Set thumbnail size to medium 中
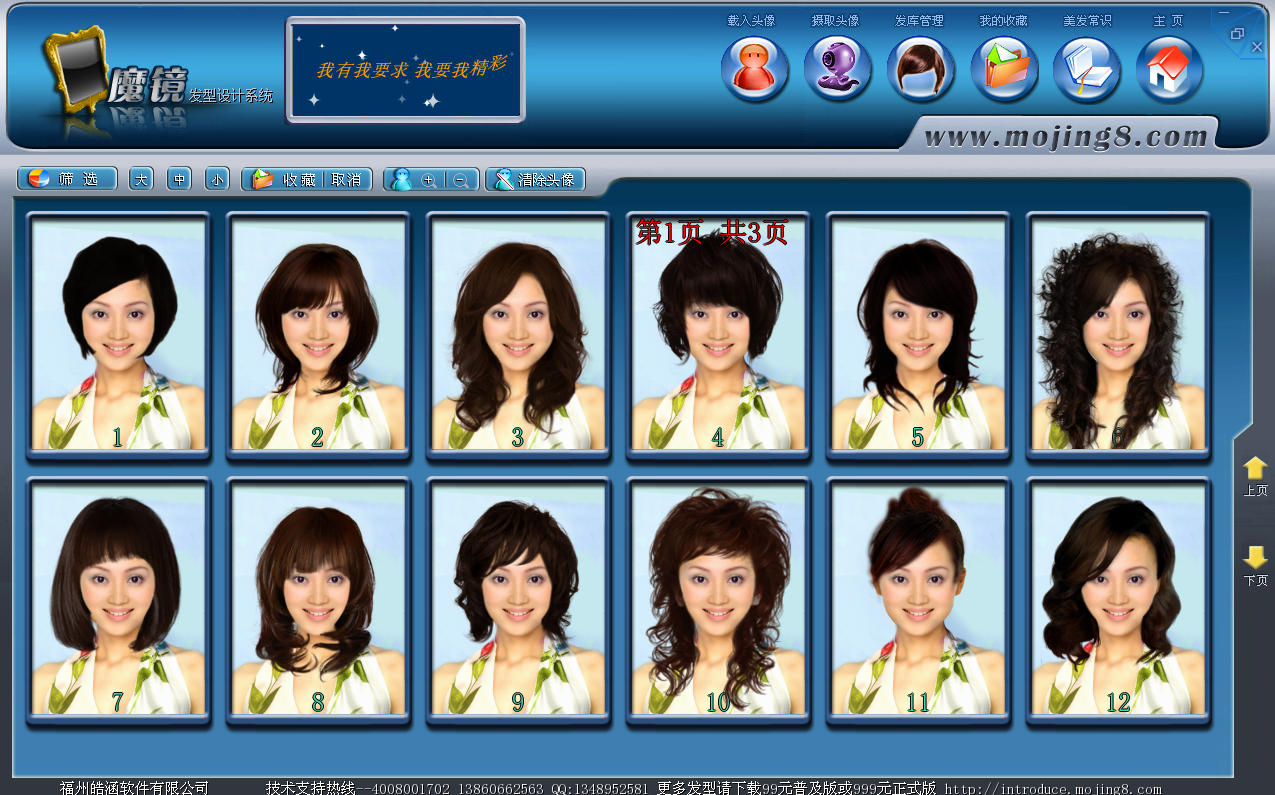 pos(179,180)
